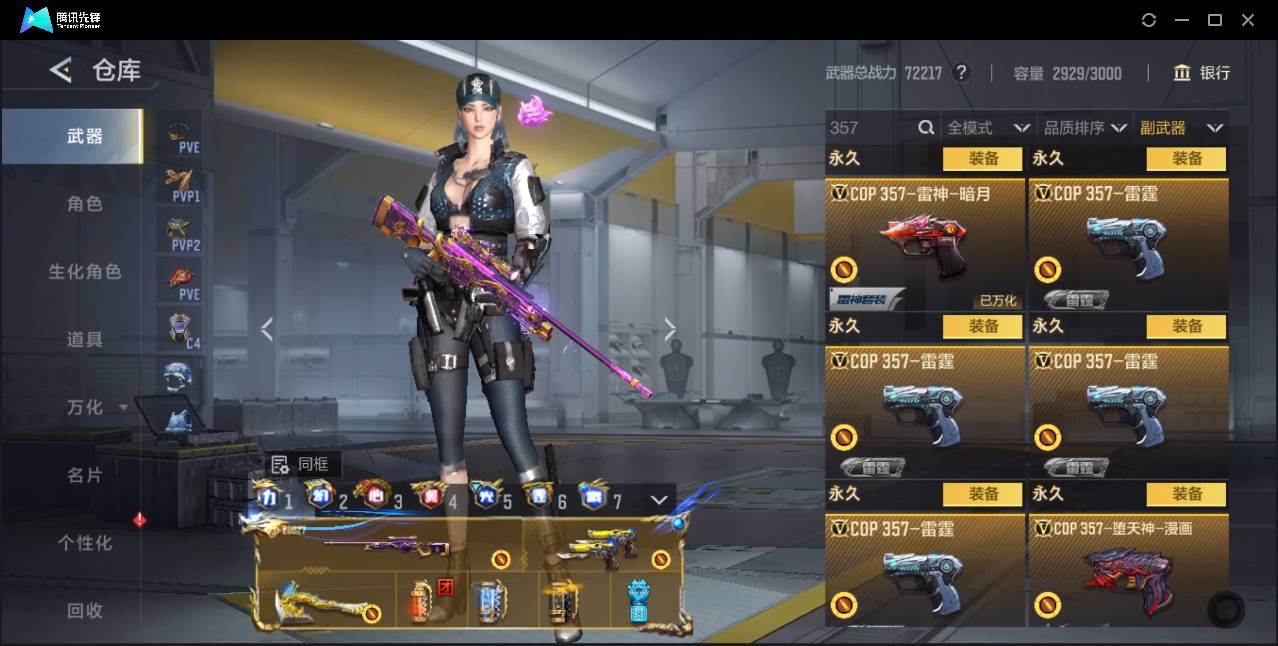This screenshot has width=1278, height=646.
Task: Open the 全模式 mode filter dropdown
Action: (987, 128)
